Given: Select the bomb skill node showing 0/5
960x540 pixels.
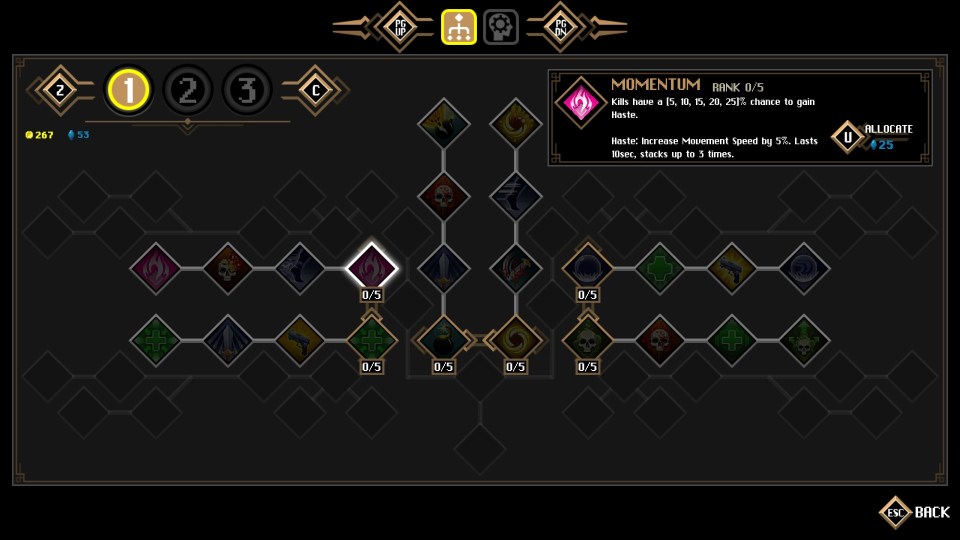Looking at the screenshot, I should tap(444, 340).
